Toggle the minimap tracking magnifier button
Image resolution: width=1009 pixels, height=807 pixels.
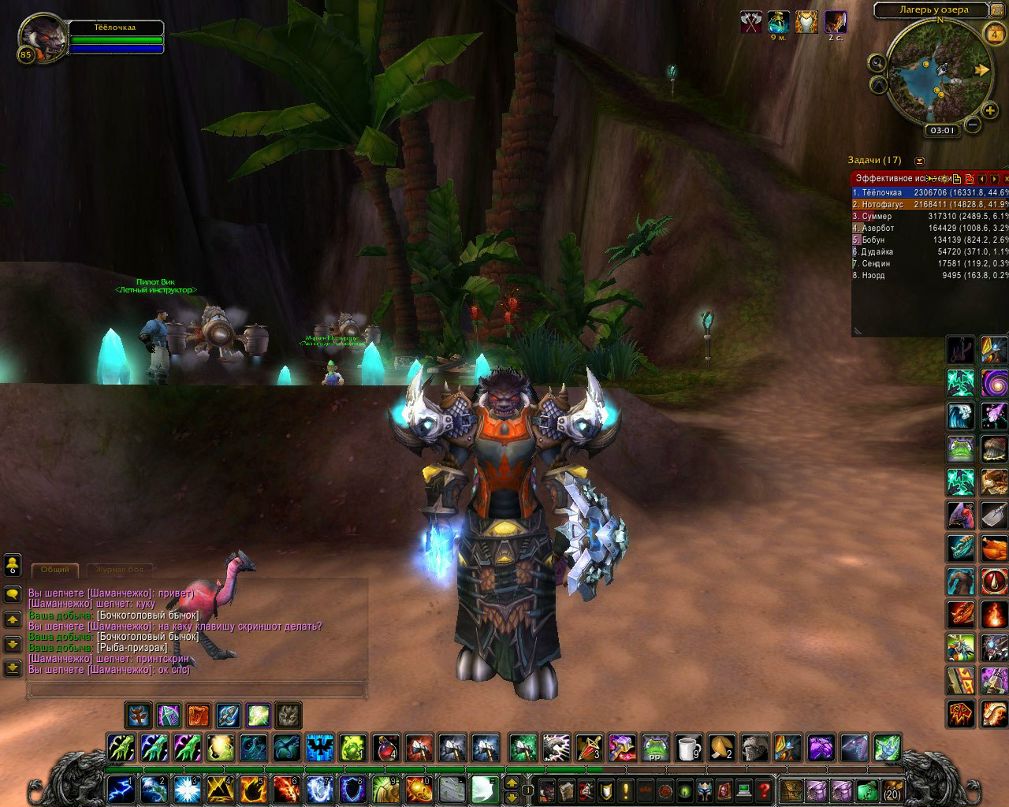(x=878, y=62)
